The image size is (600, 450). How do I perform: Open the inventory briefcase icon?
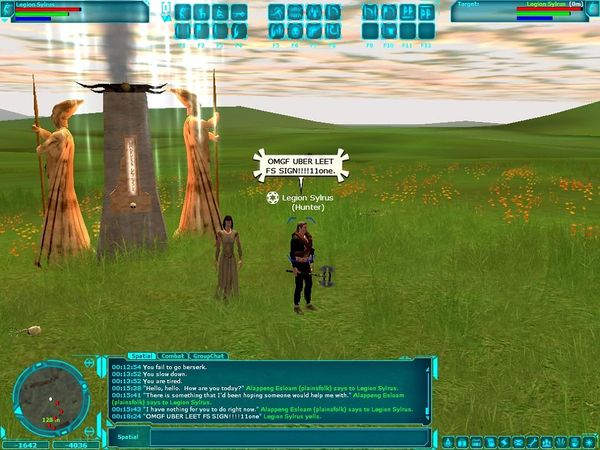pos(465,441)
